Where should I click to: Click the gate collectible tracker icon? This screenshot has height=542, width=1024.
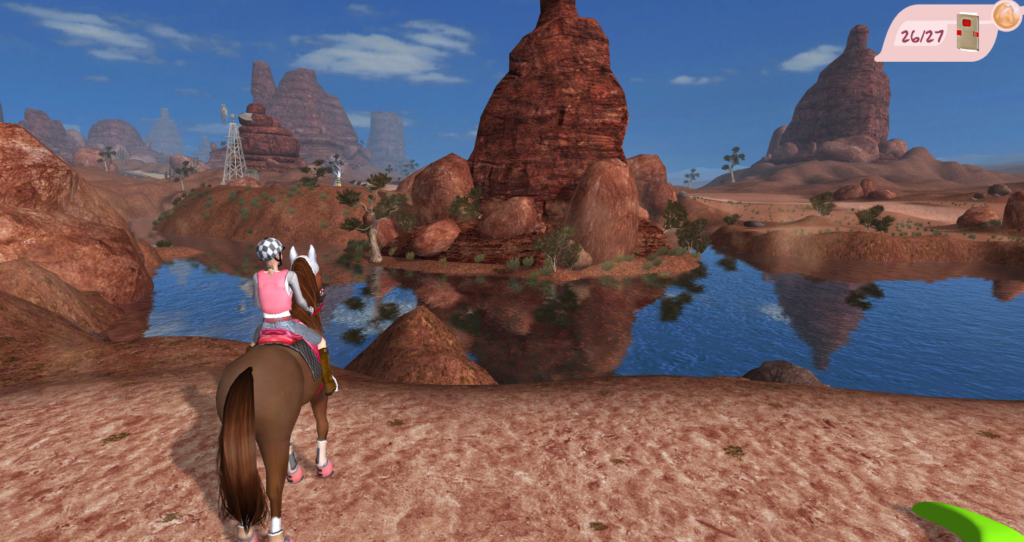966,32
